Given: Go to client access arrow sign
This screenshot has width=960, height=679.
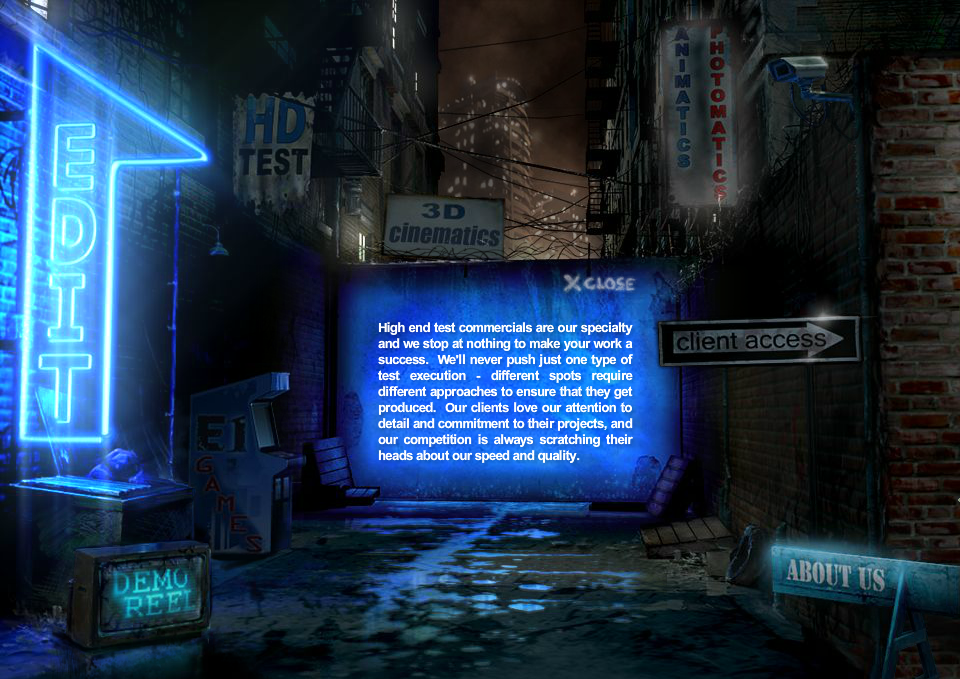Looking at the screenshot, I should [758, 341].
